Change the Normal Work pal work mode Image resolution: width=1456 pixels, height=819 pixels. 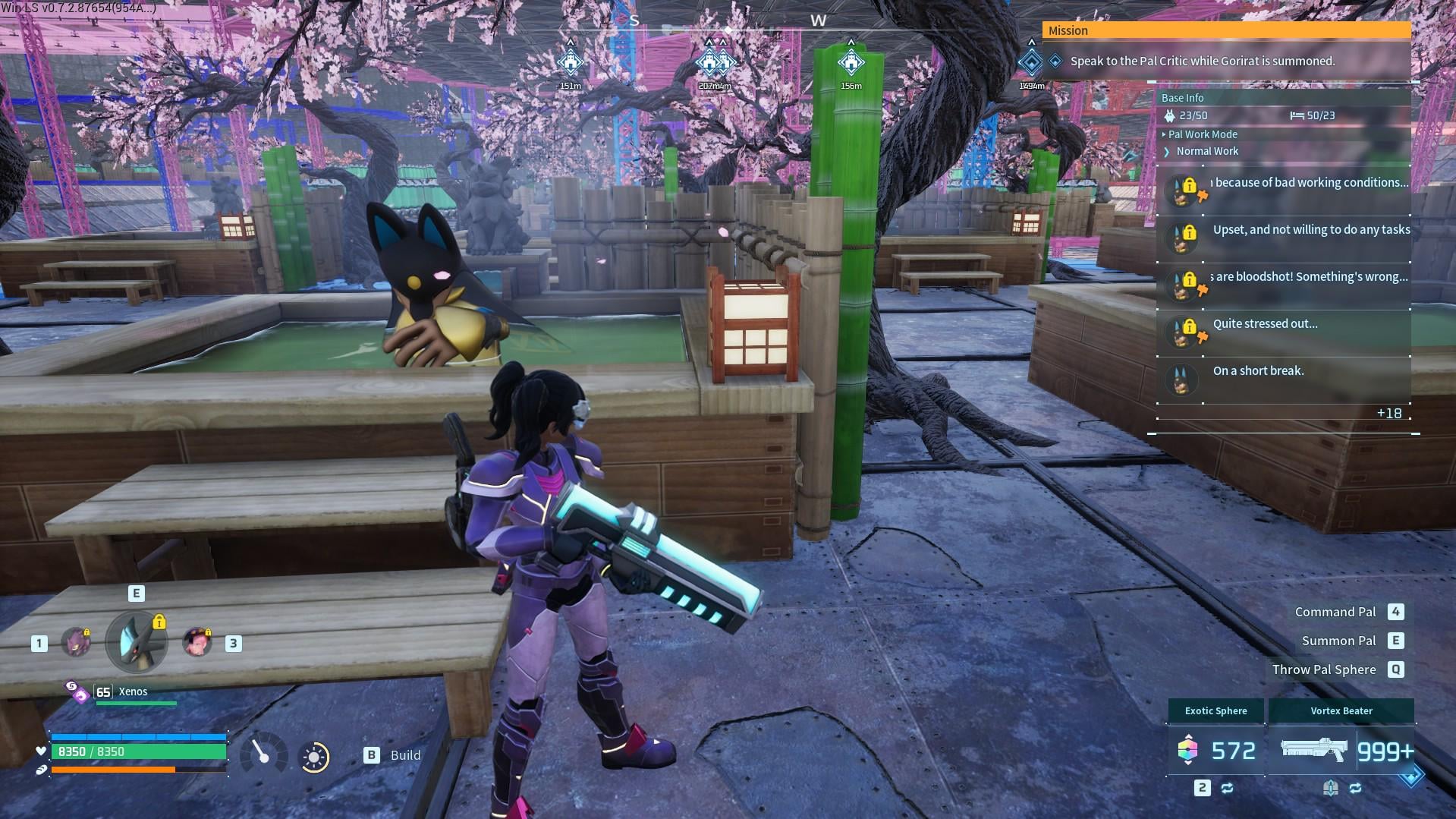1206,152
